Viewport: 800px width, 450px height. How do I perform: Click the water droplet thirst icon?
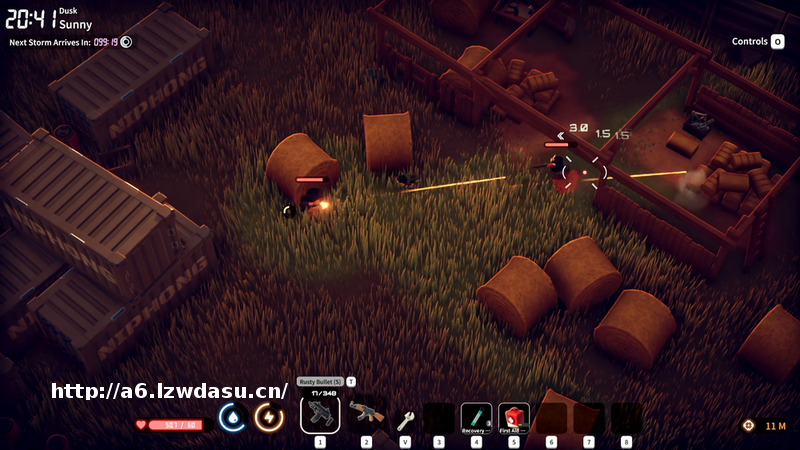(233, 417)
